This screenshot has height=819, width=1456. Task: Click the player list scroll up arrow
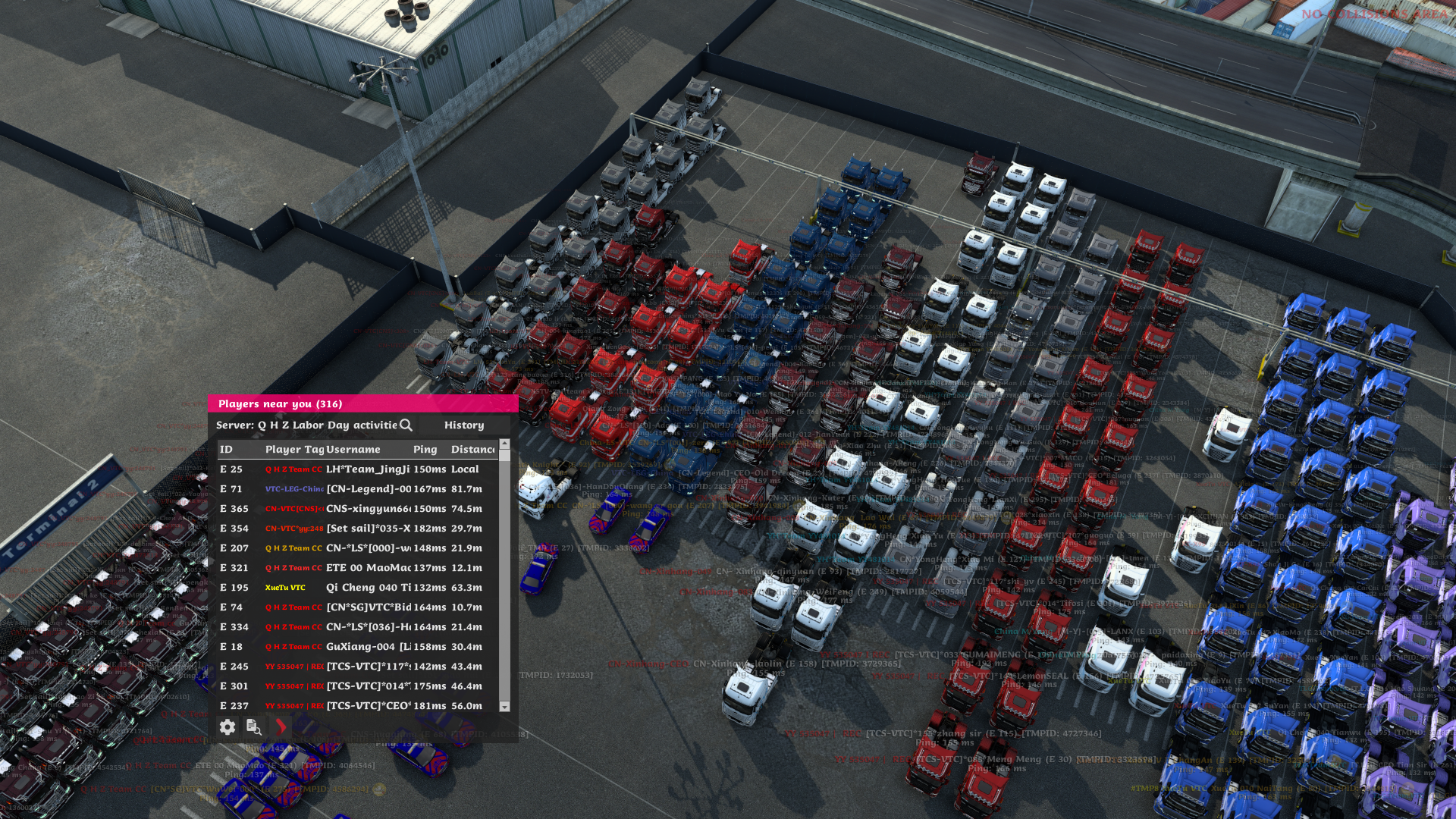pyautogui.click(x=504, y=444)
